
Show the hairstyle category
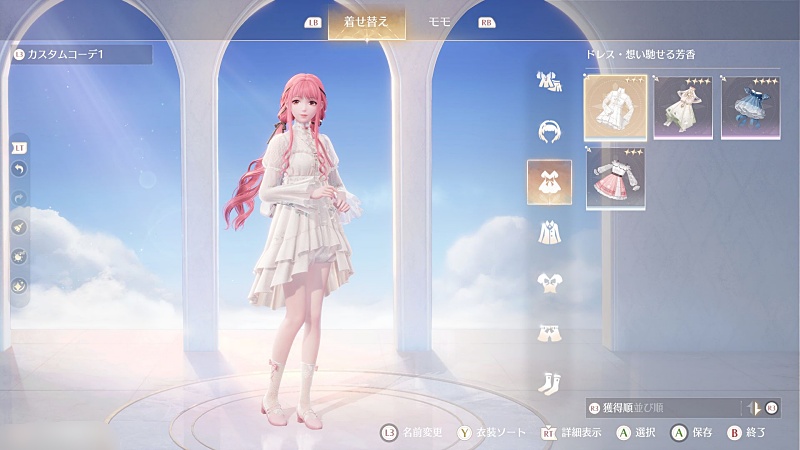549,131
